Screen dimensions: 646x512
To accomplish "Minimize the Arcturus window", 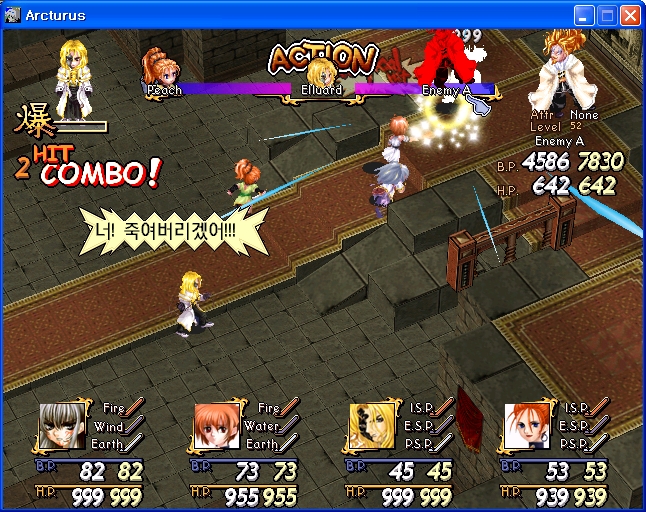I will [x=584, y=15].
